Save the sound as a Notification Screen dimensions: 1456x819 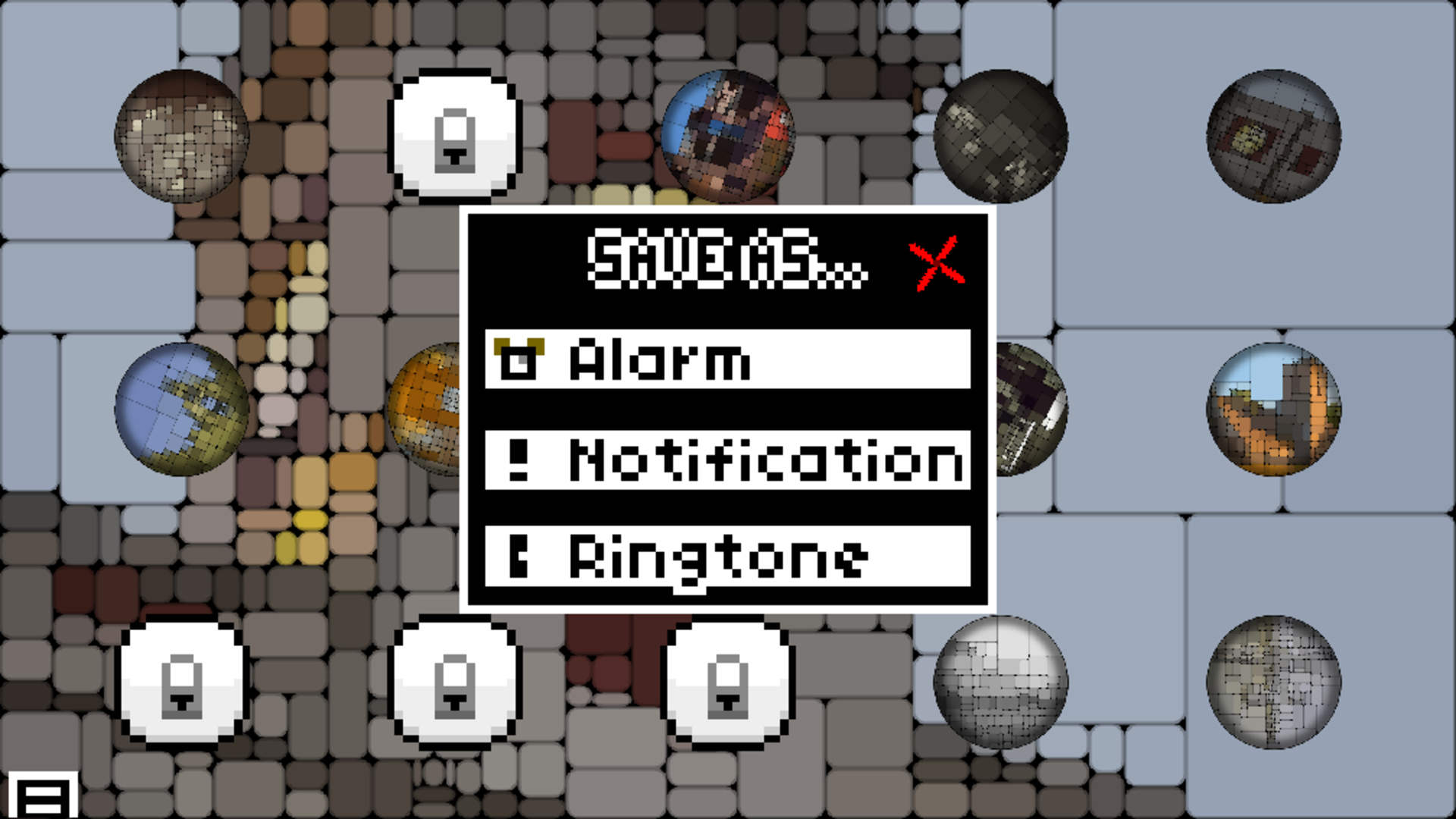[x=728, y=460]
